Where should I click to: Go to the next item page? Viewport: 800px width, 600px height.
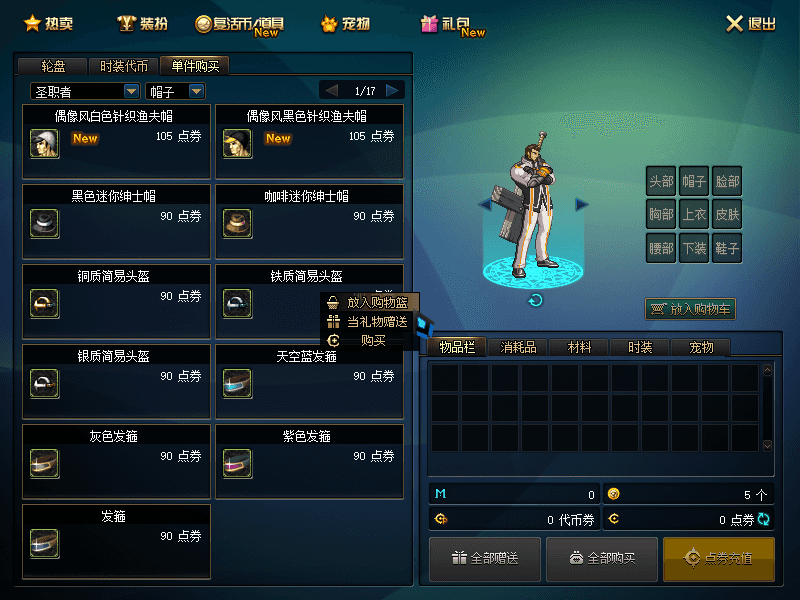coord(393,90)
